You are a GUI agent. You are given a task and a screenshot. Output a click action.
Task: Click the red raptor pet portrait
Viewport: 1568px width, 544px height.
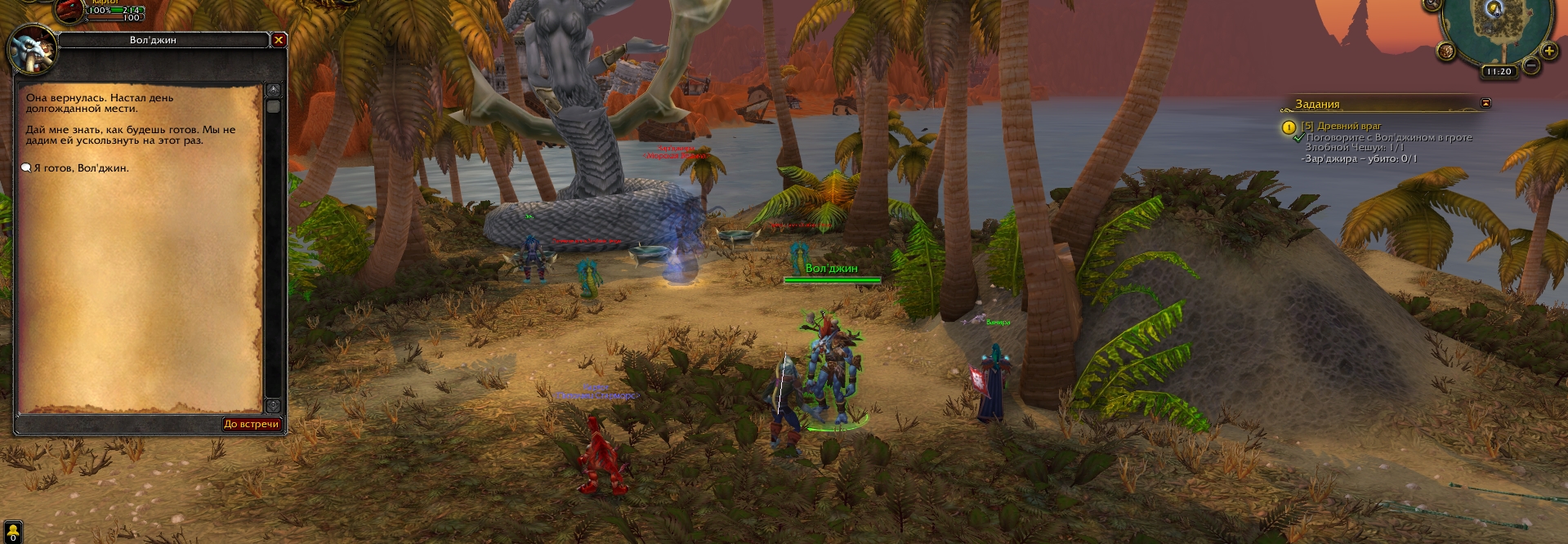click(x=70, y=10)
